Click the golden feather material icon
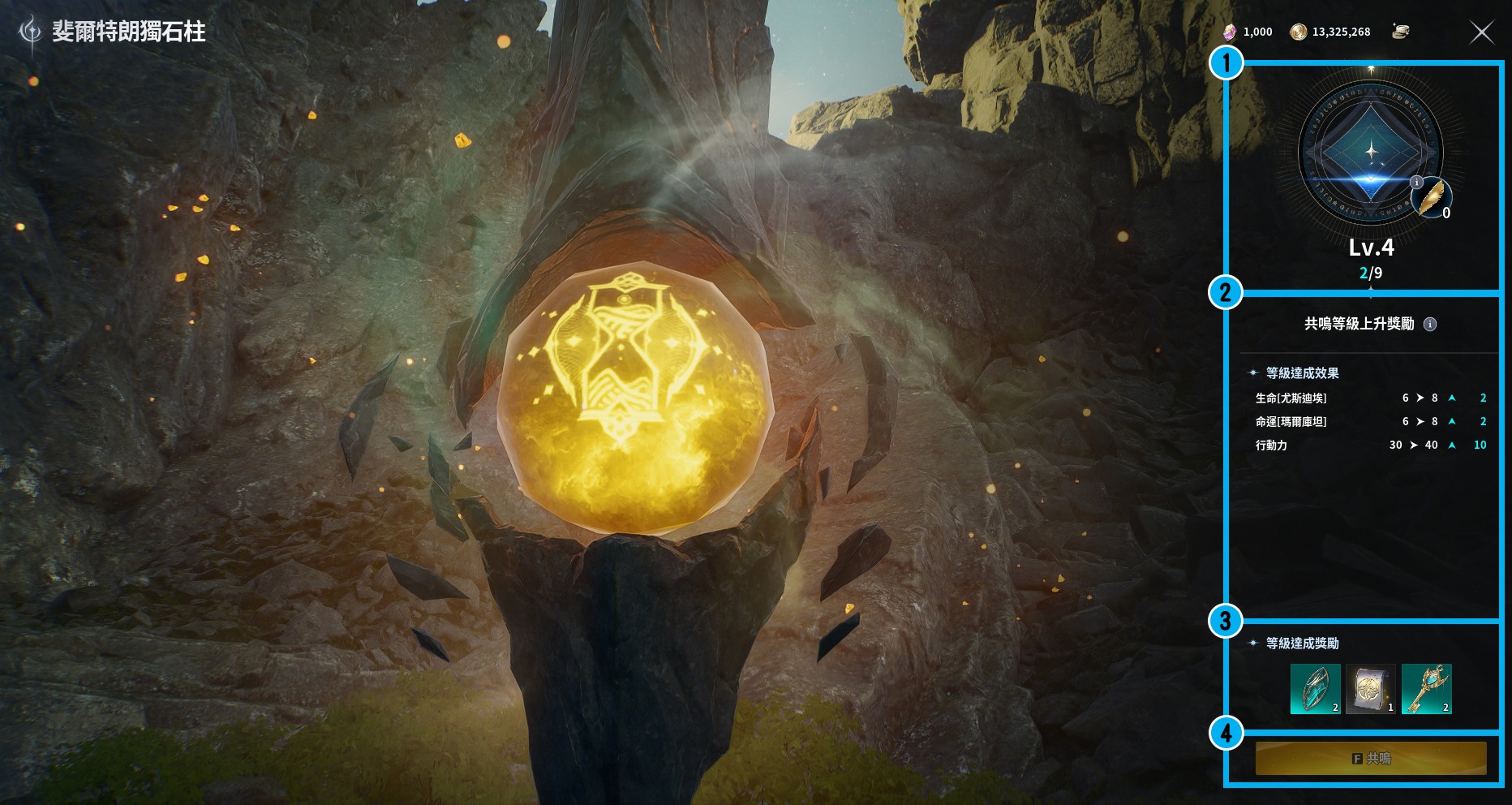 tap(1432, 197)
